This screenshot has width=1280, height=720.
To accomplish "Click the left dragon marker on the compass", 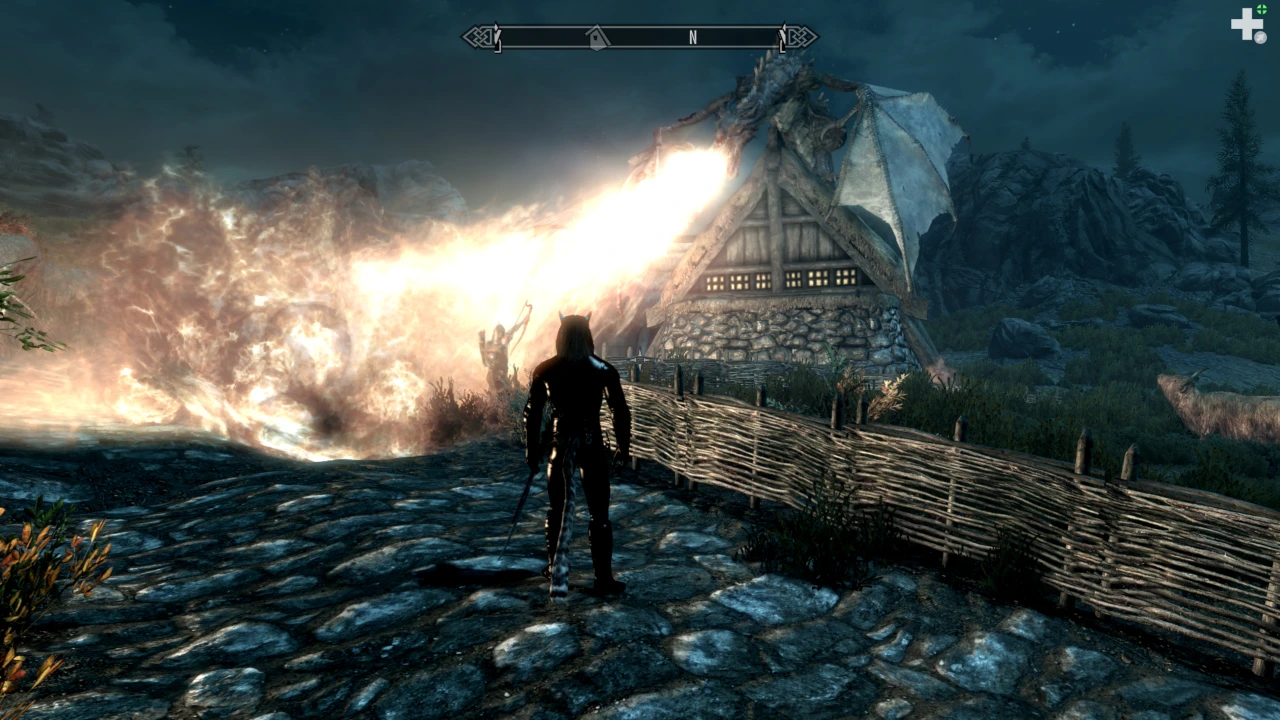I will [x=497, y=36].
